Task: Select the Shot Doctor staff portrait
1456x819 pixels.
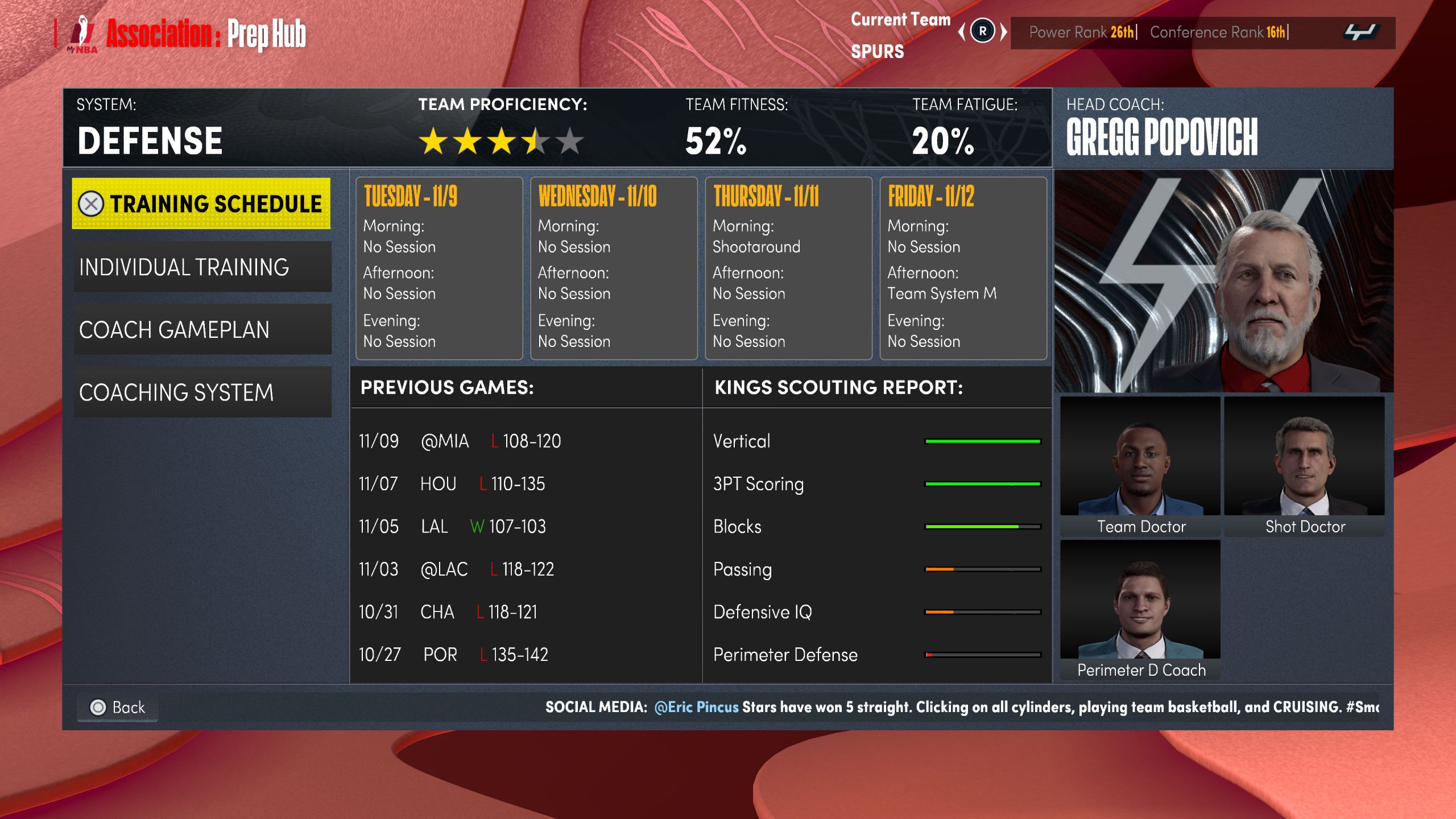Action: click(1304, 466)
